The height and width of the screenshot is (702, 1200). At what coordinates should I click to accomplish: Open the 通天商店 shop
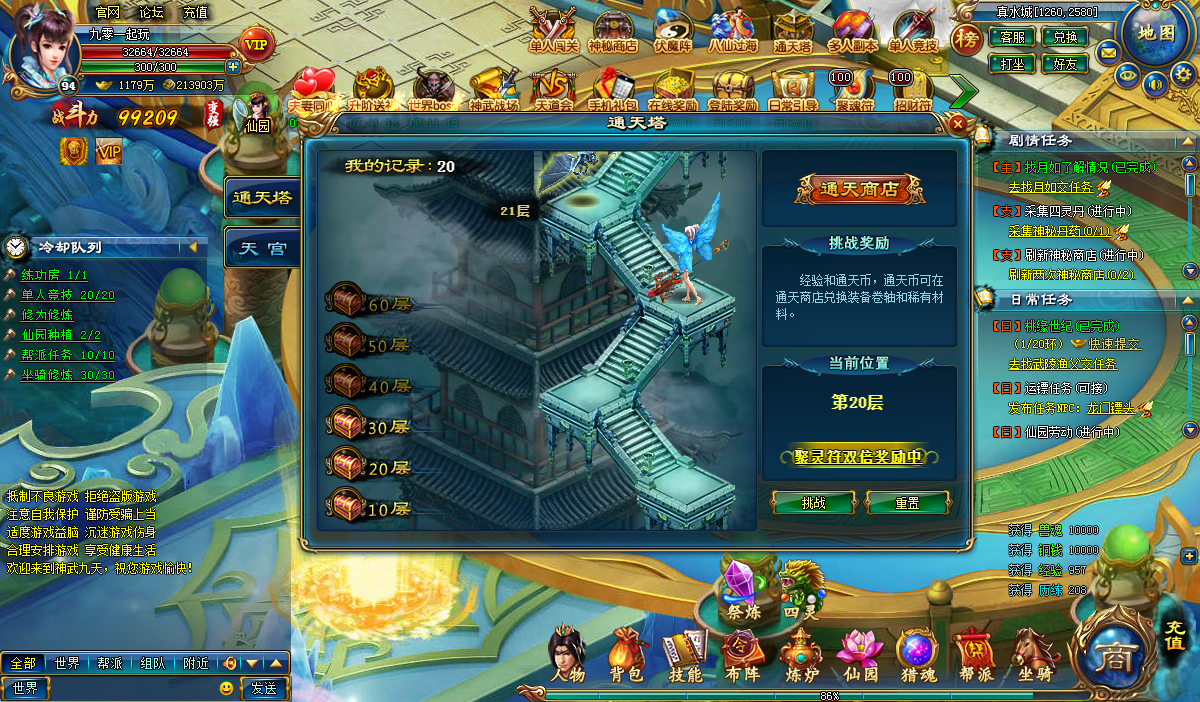click(x=859, y=189)
